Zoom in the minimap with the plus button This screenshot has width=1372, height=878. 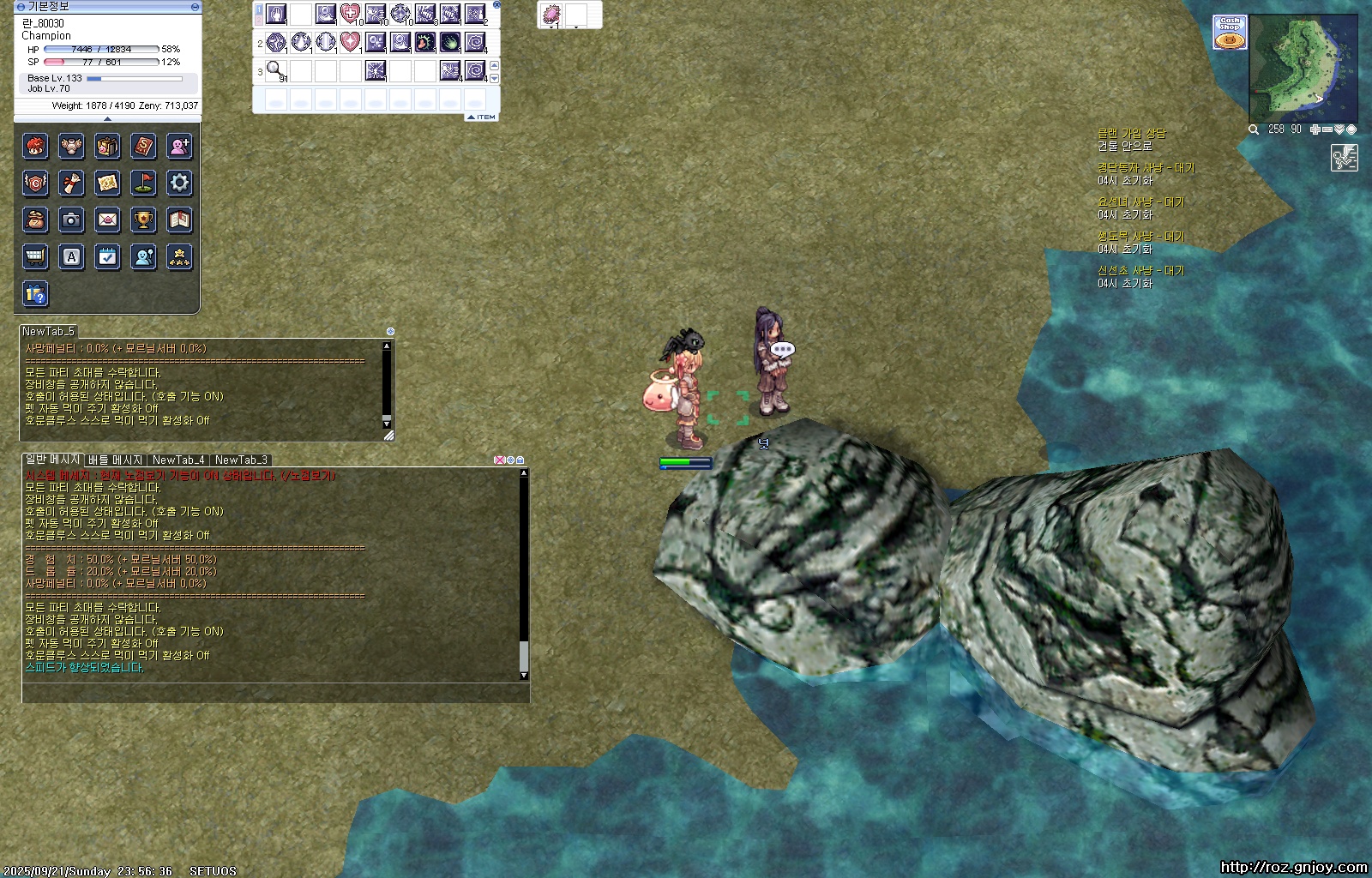(1315, 129)
